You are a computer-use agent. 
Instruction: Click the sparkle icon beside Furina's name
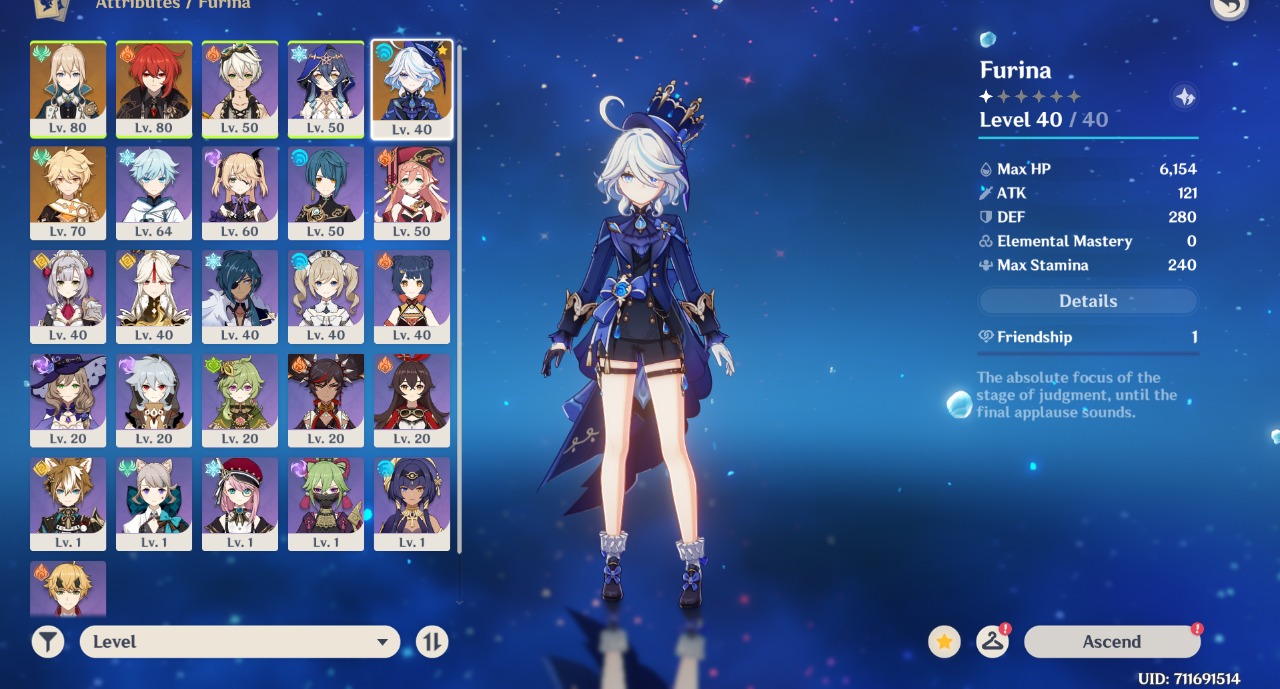tap(1185, 97)
